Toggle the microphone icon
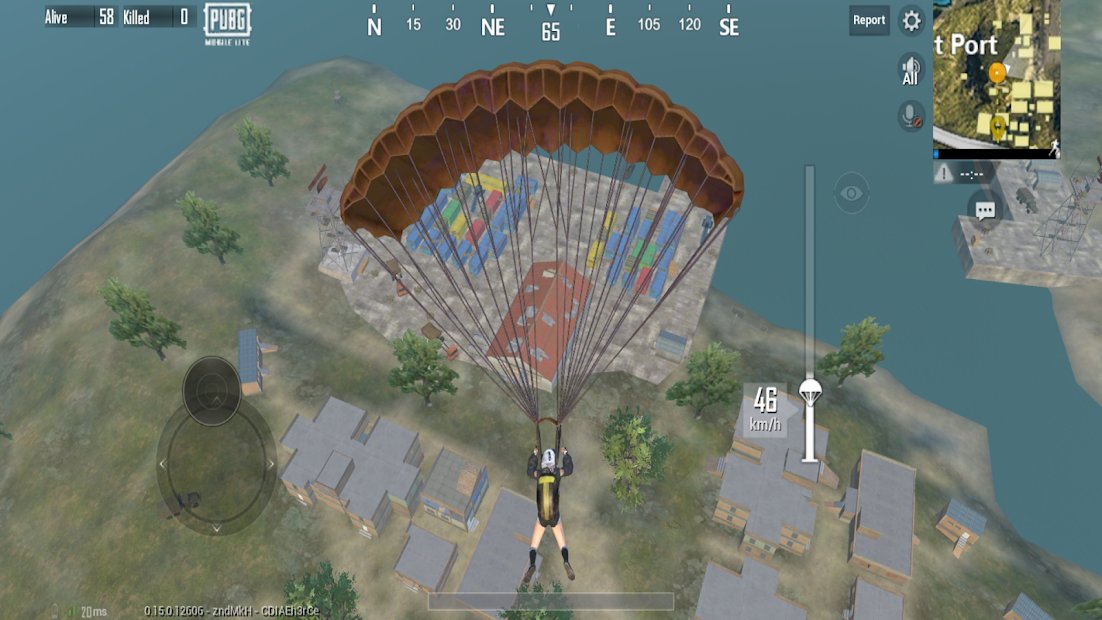Screen dimensions: 1102x620 coord(911,116)
